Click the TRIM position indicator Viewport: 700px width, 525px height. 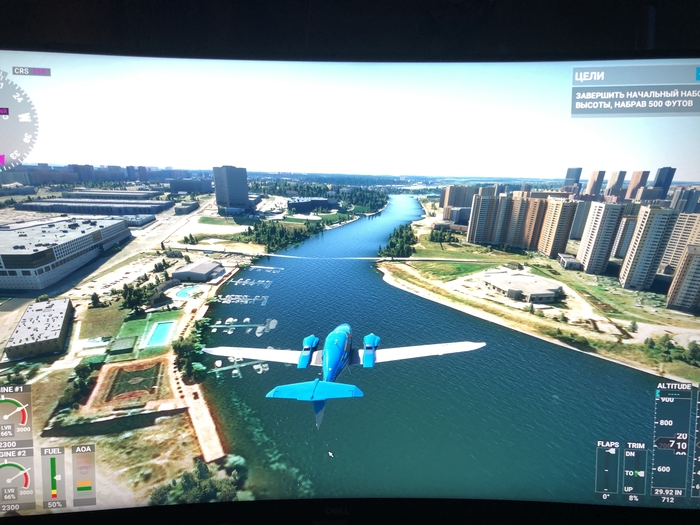pyautogui.click(x=633, y=470)
